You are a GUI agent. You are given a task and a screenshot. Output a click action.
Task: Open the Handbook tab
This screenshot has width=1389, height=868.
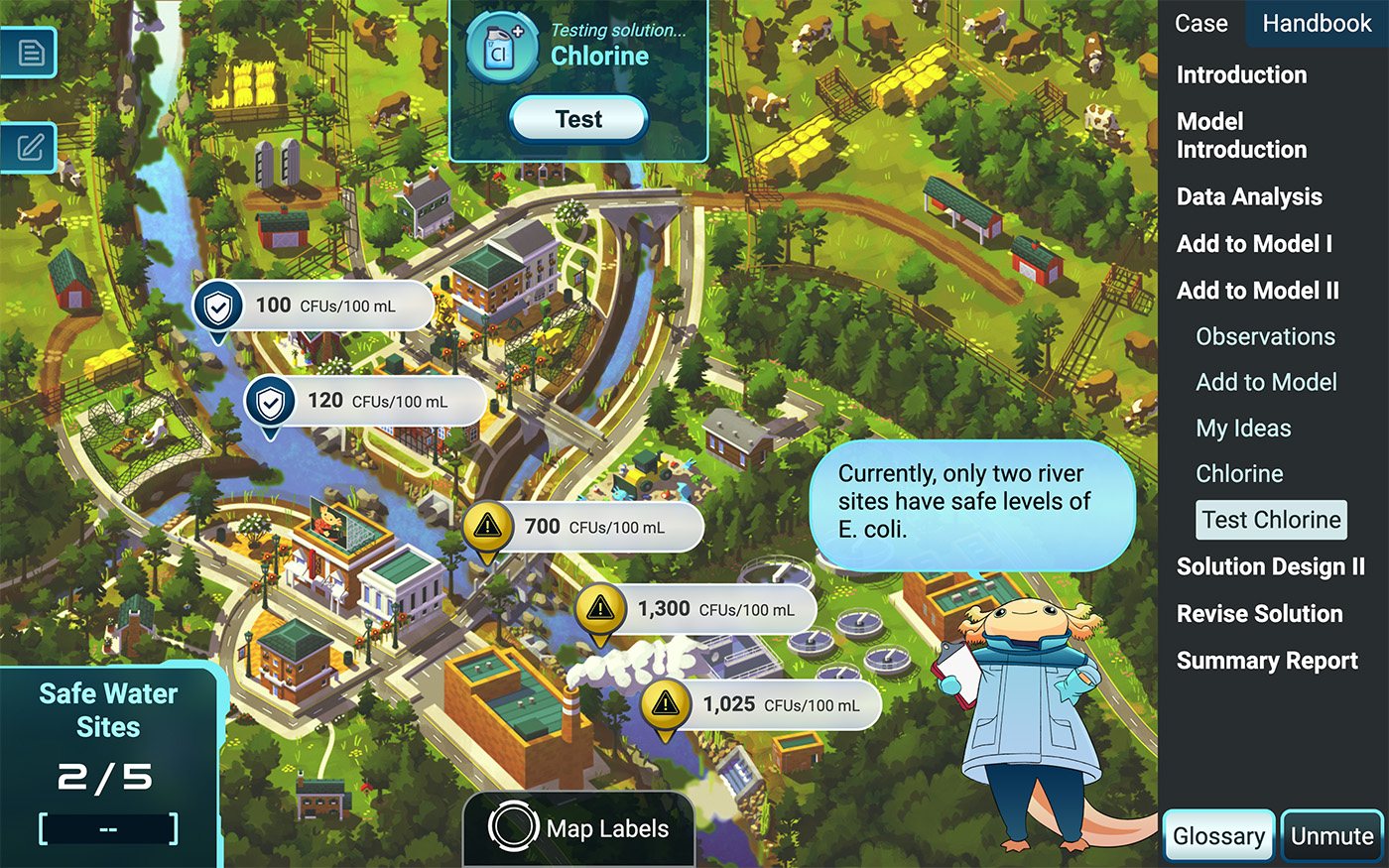point(1317,24)
